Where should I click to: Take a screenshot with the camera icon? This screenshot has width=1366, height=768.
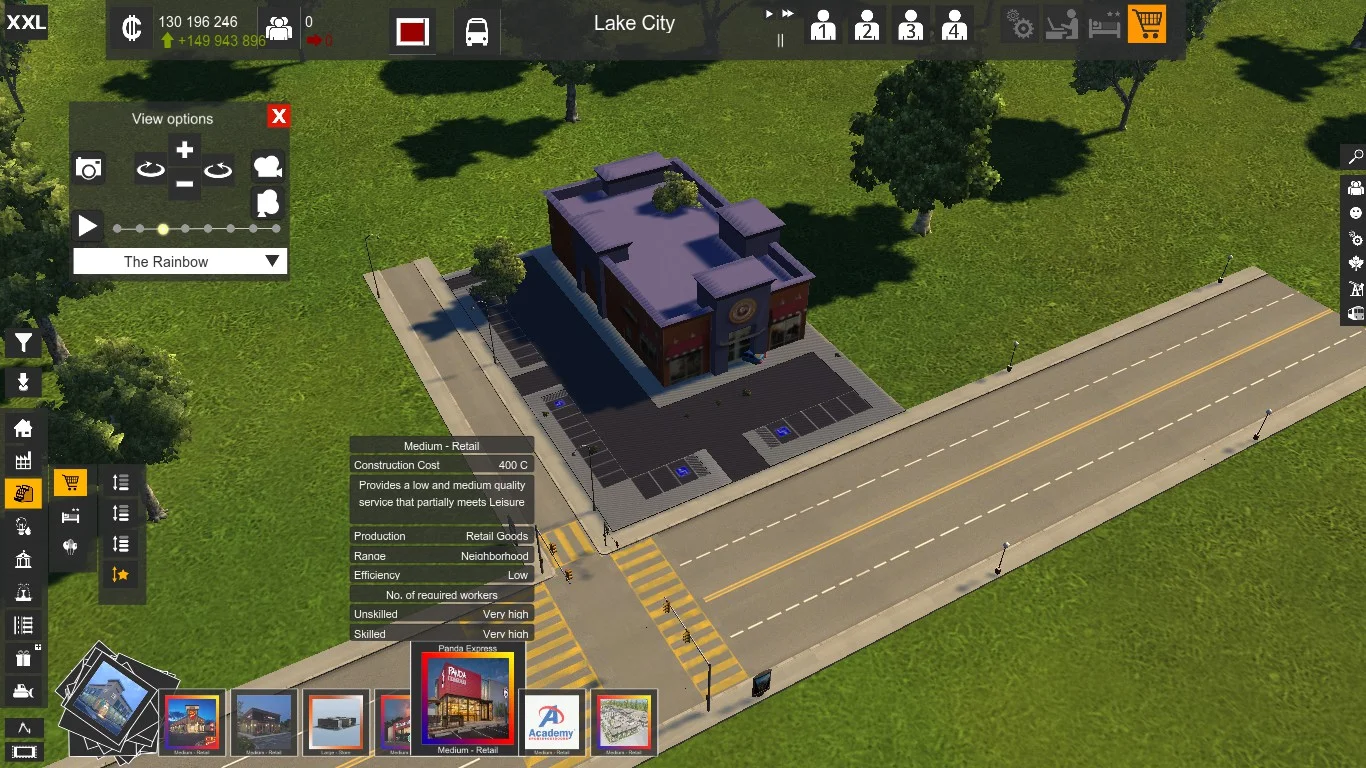pyautogui.click(x=89, y=168)
